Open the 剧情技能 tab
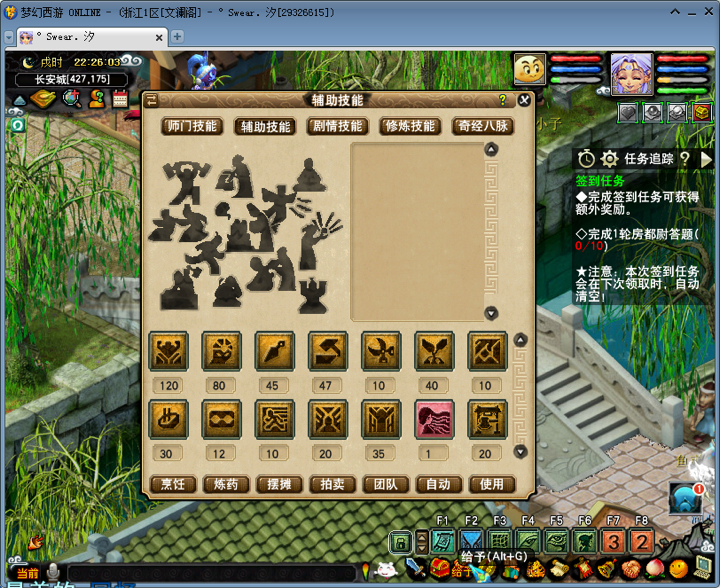This screenshot has height=588, width=720. (x=337, y=126)
